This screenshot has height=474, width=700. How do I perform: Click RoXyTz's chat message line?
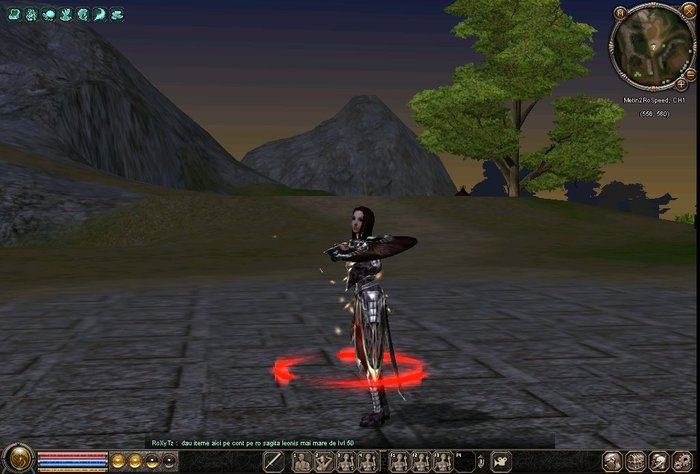252,441
